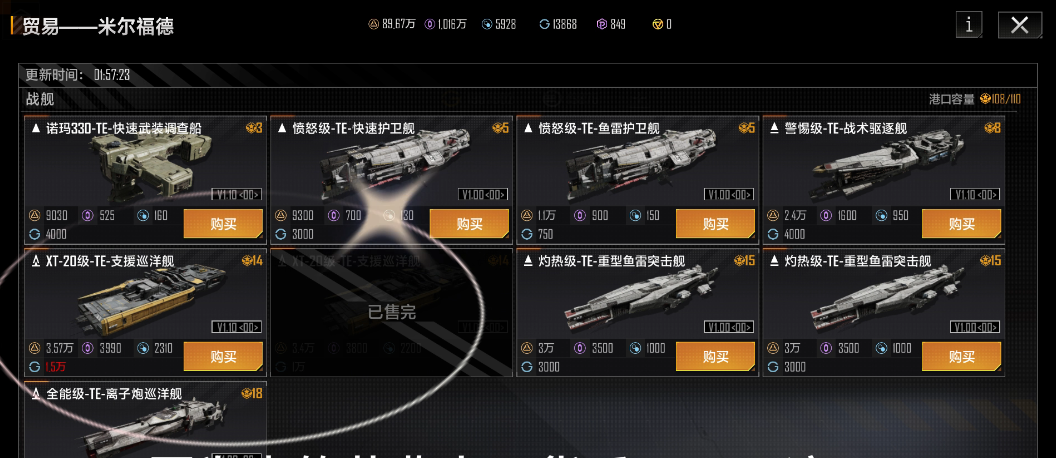1056x458 pixels.
Task: Click the sold-out 已售完 ship card
Action: pos(392,312)
